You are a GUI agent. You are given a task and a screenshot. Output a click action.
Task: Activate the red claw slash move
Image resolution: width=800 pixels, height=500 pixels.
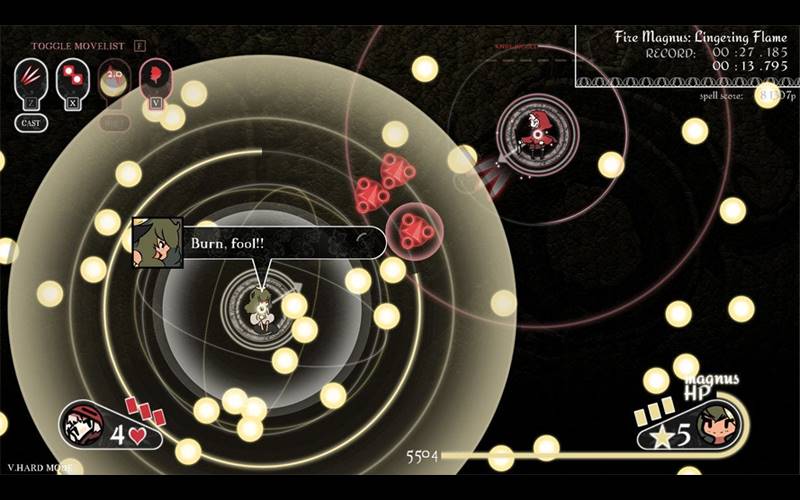pos(29,75)
